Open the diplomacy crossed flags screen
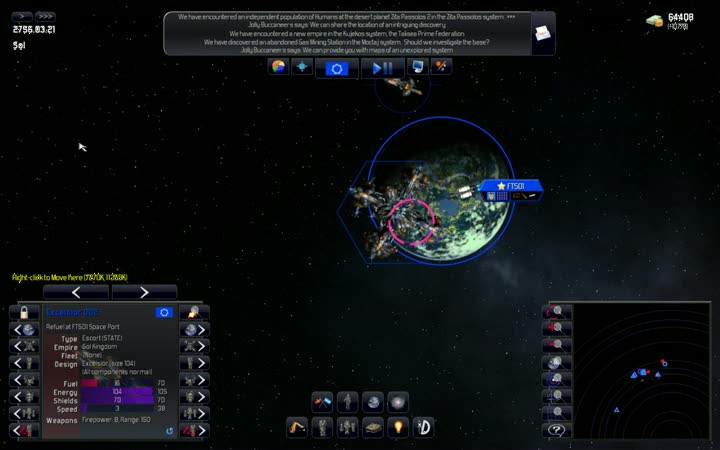This screenshot has height=450, width=720. click(322, 402)
